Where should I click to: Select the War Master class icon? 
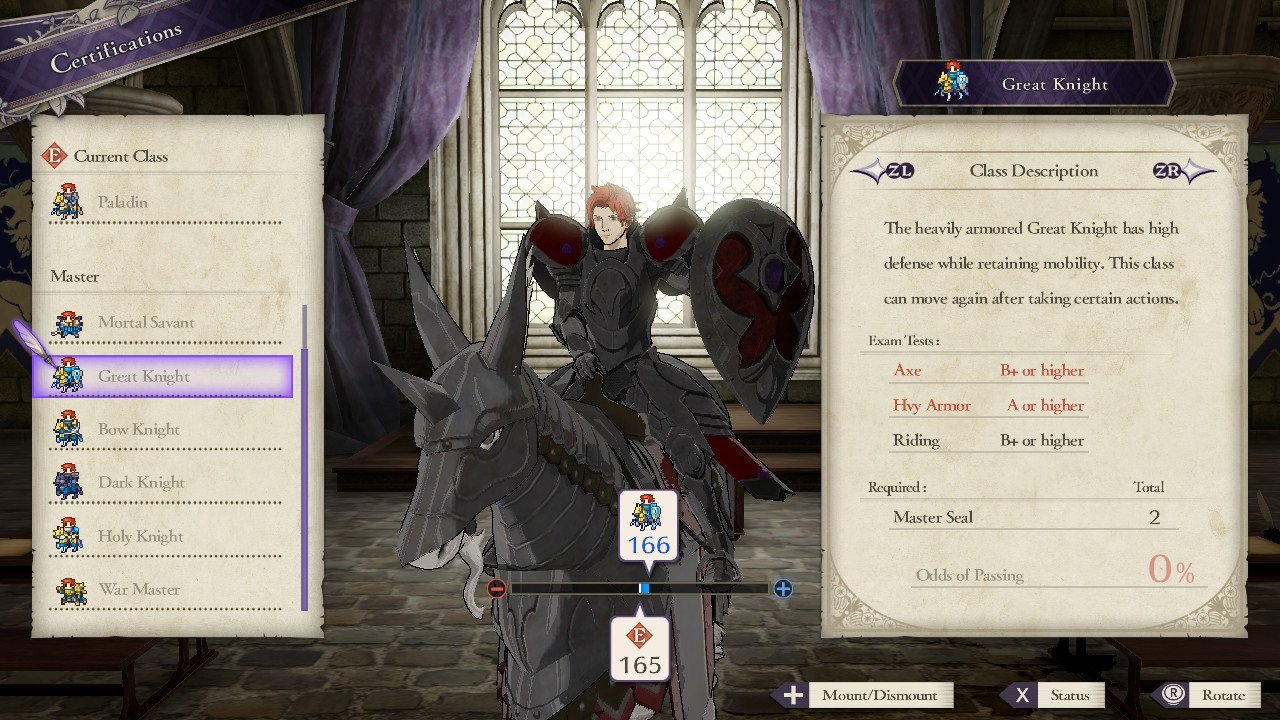(x=67, y=589)
